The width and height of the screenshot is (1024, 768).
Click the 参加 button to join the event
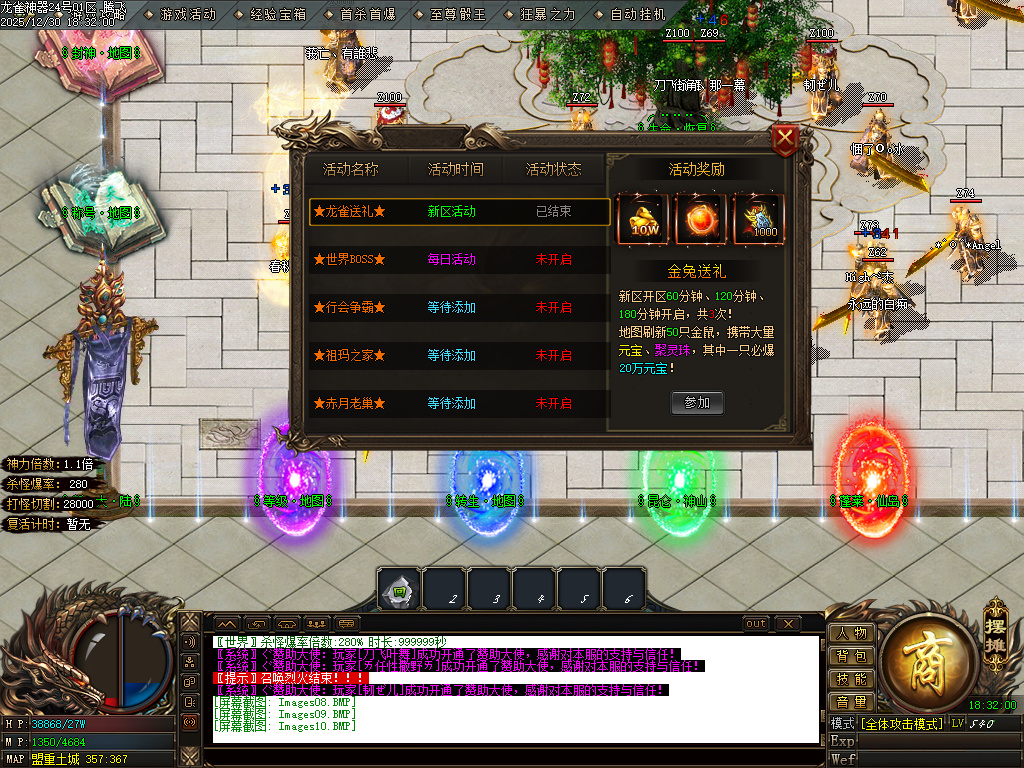697,402
